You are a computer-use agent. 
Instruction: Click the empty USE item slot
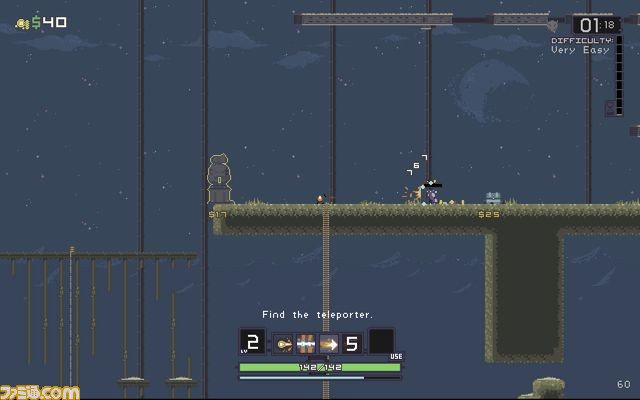381,342
